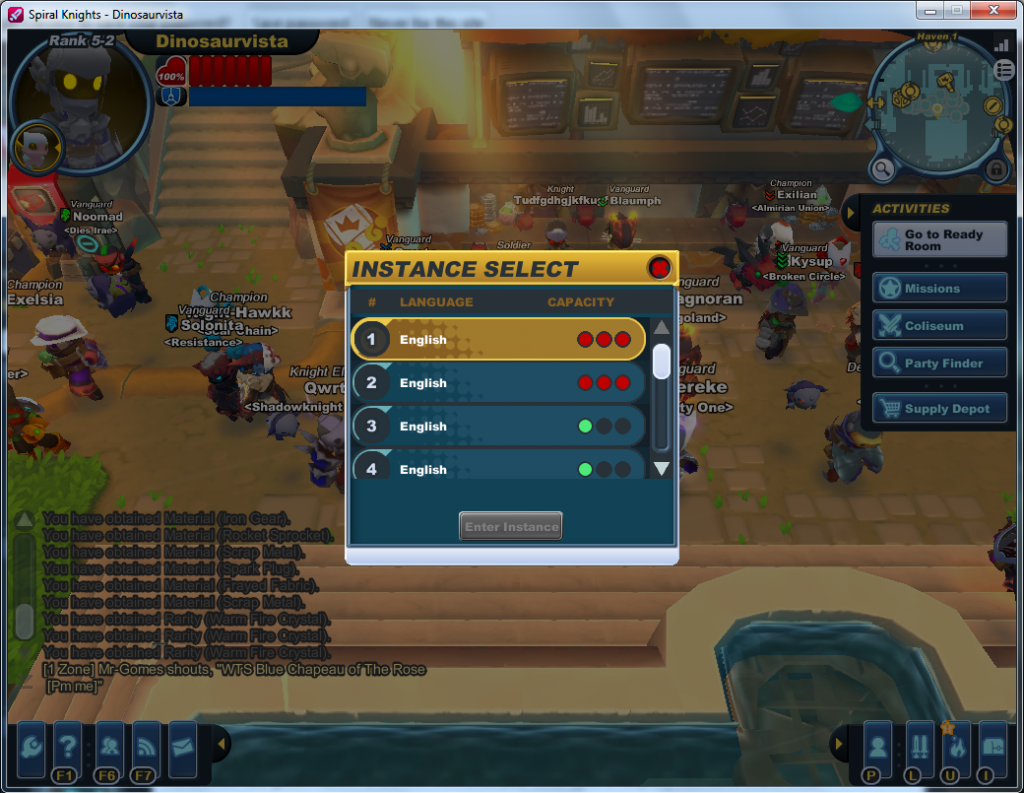Image resolution: width=1024 pixels, height=793 pixels.
Task: Open the mail envelope button
Action: pos(183,747)
